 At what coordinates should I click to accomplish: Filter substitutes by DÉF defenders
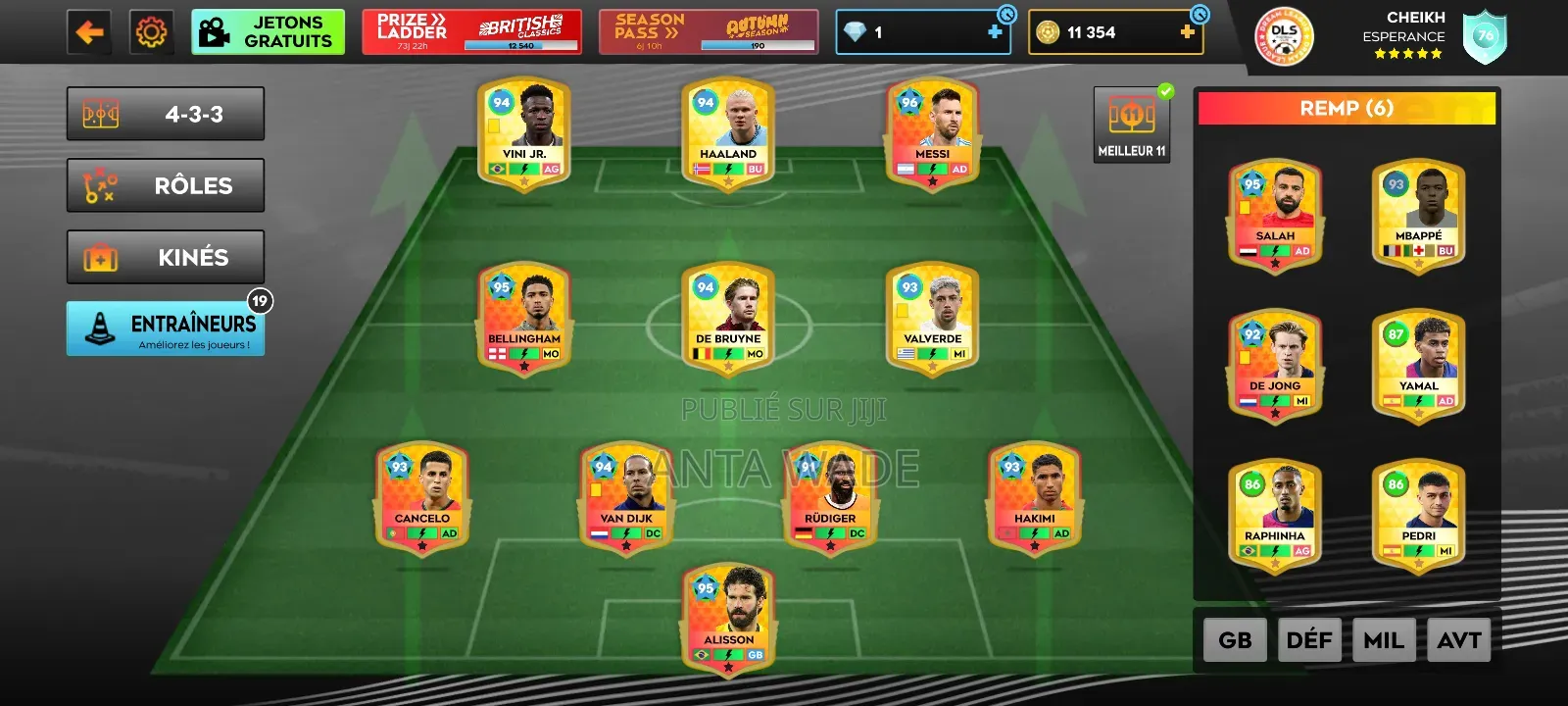[1310, 639]
